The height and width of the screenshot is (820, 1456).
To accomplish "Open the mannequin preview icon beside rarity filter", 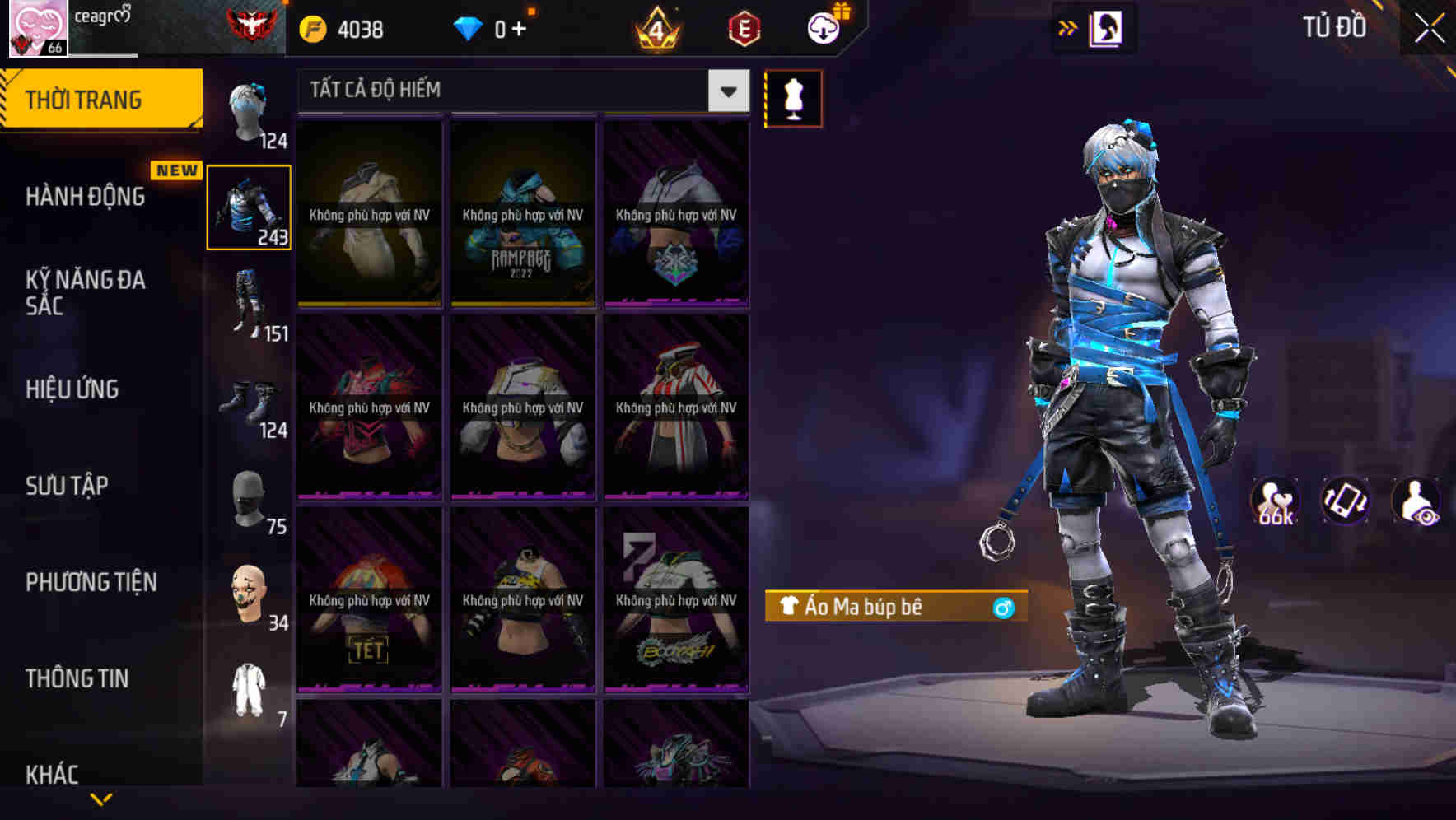I will click(793, 98).
